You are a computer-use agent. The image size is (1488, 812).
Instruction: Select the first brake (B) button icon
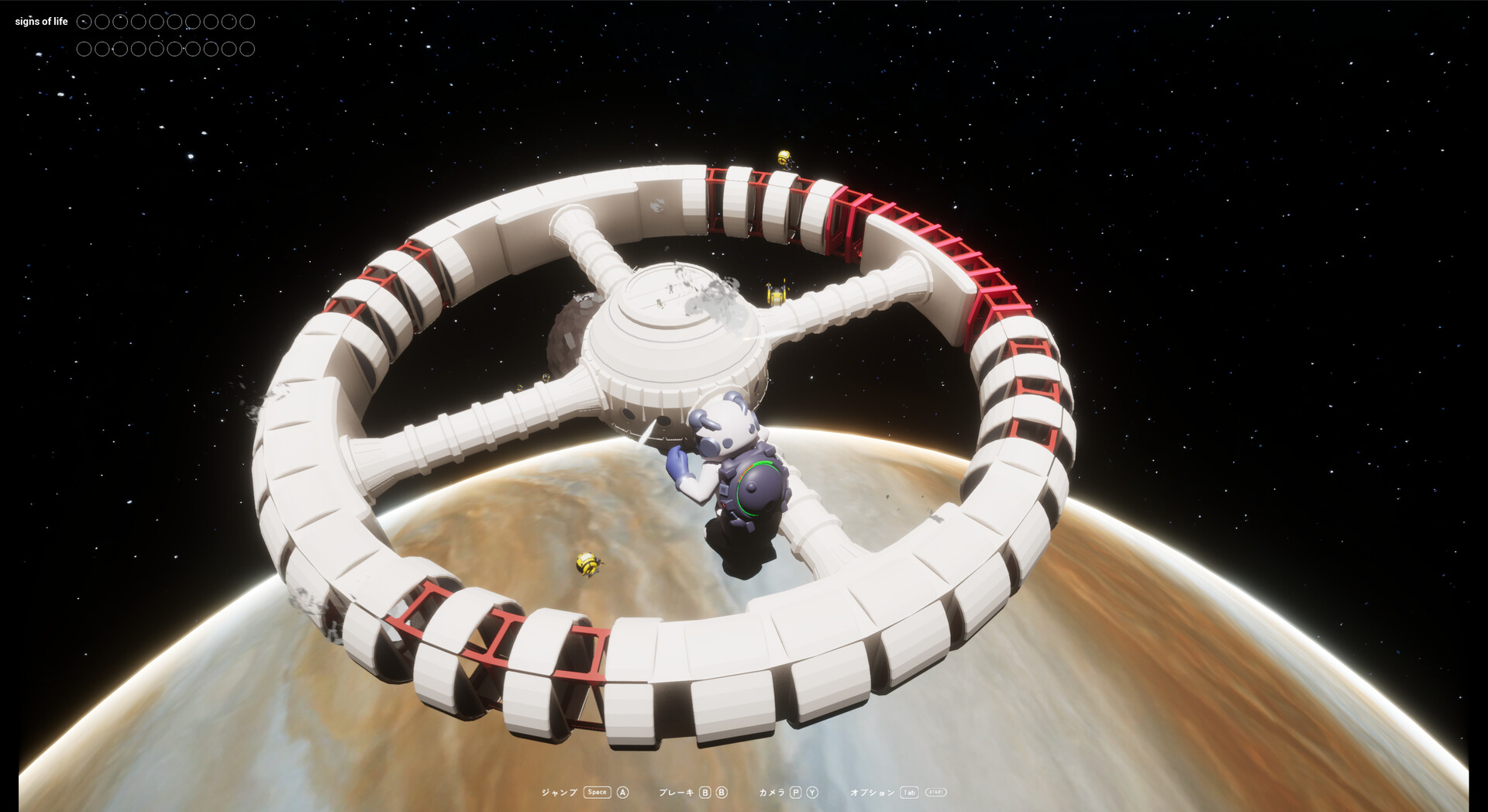point(704,792)
